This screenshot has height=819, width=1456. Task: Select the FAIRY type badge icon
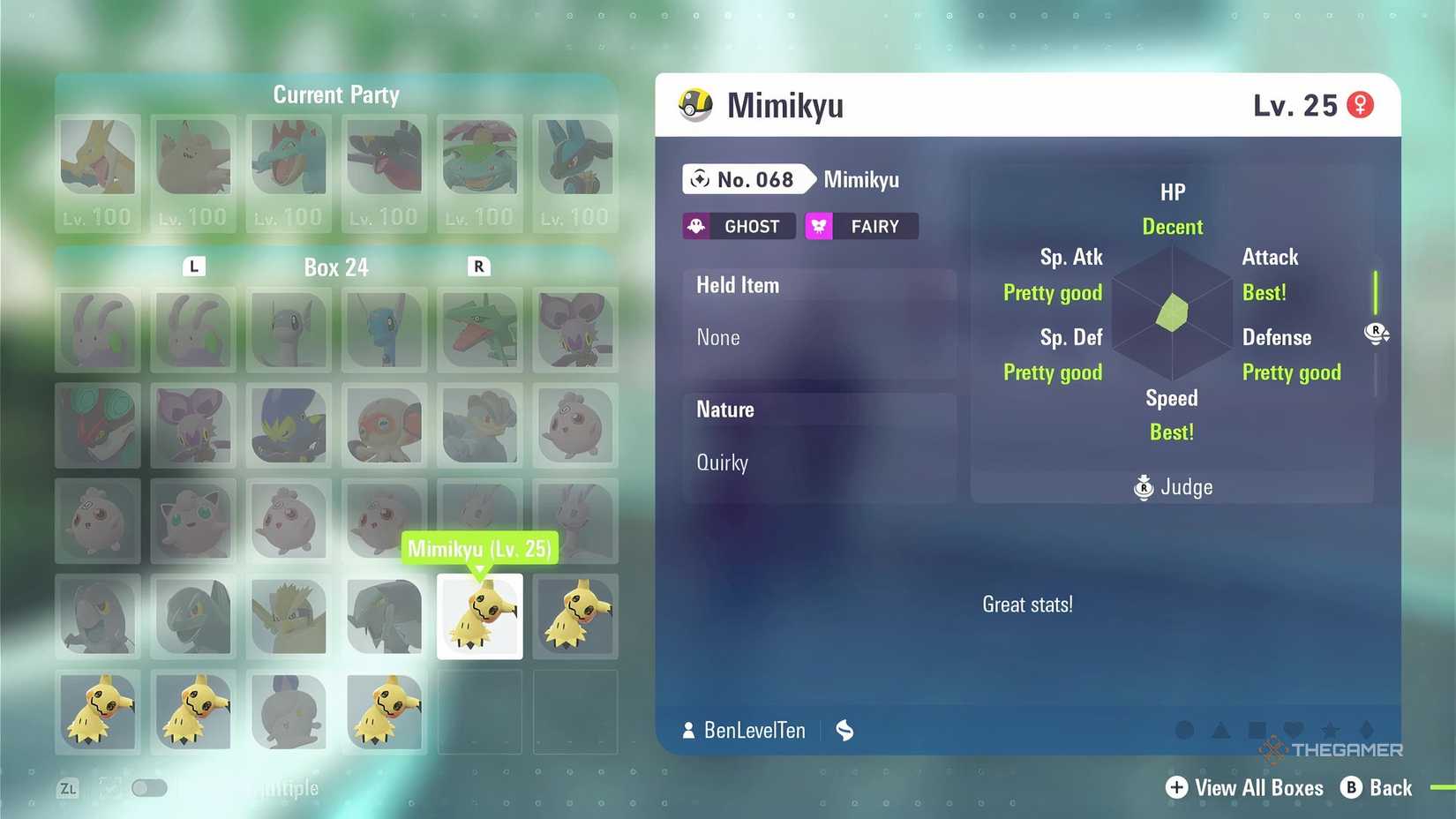click(x=819, y=226)
